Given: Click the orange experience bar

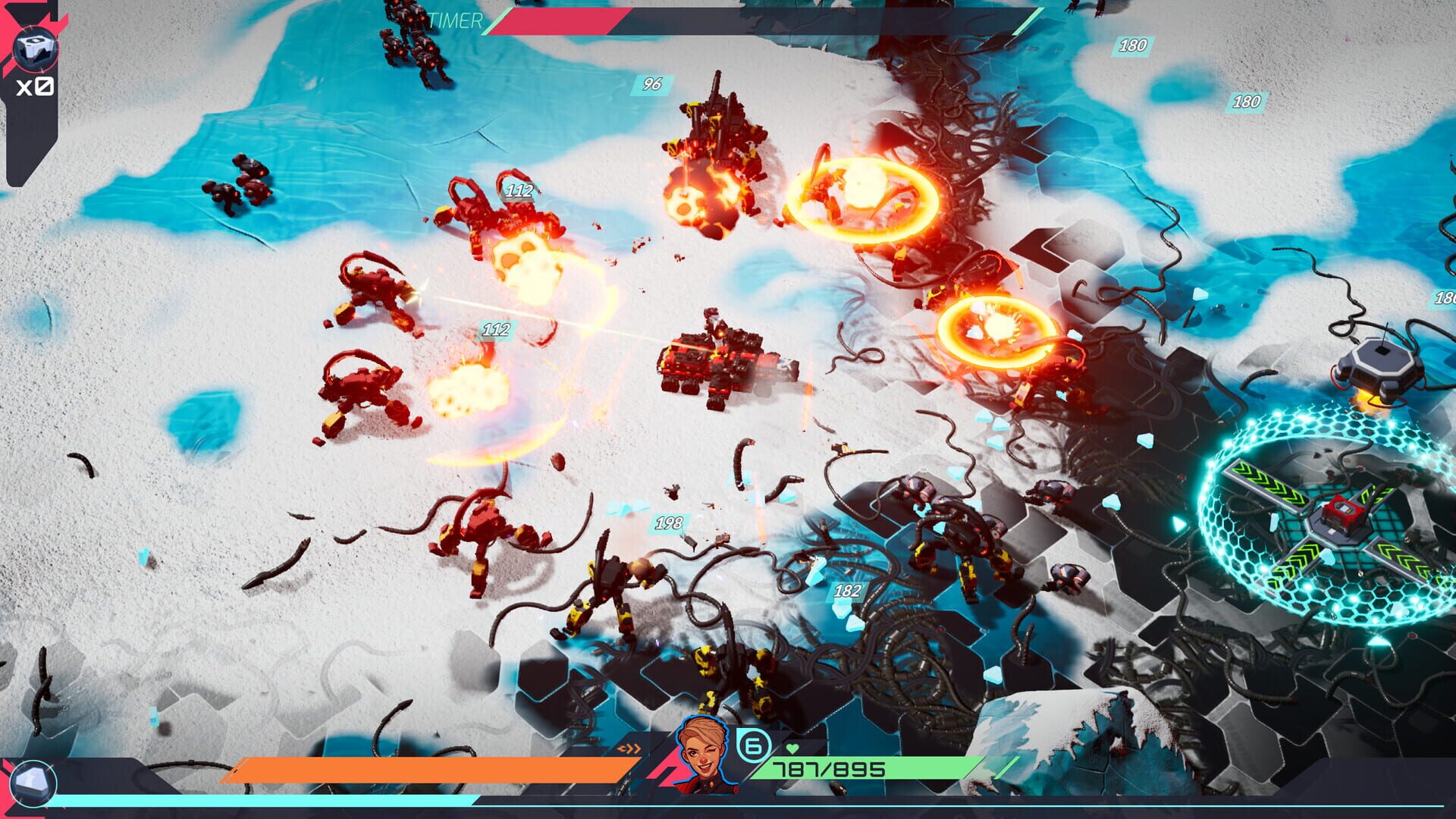Looking at the screenshot, I should 425,768.
